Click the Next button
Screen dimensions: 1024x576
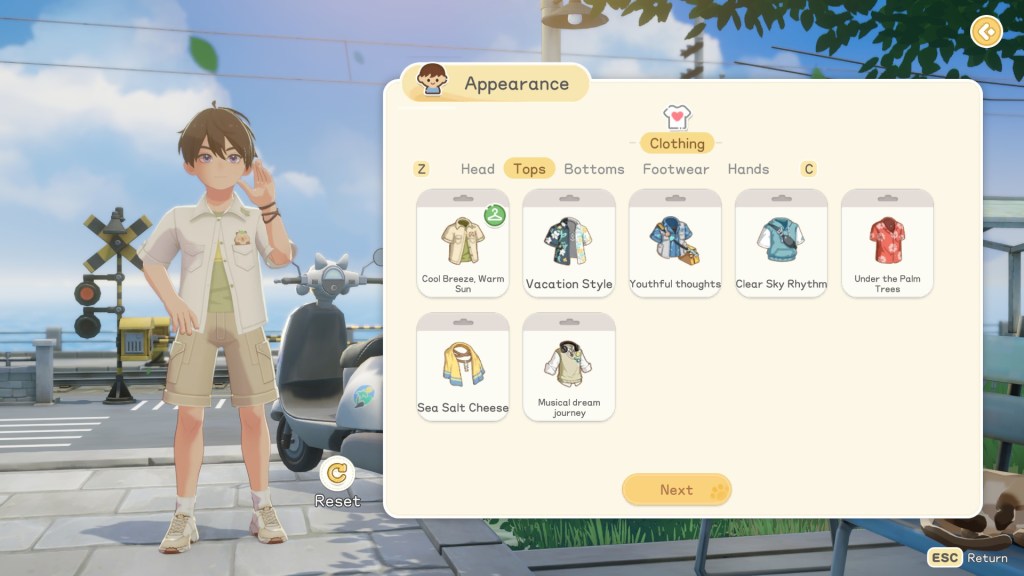click(x=677, y=490)
